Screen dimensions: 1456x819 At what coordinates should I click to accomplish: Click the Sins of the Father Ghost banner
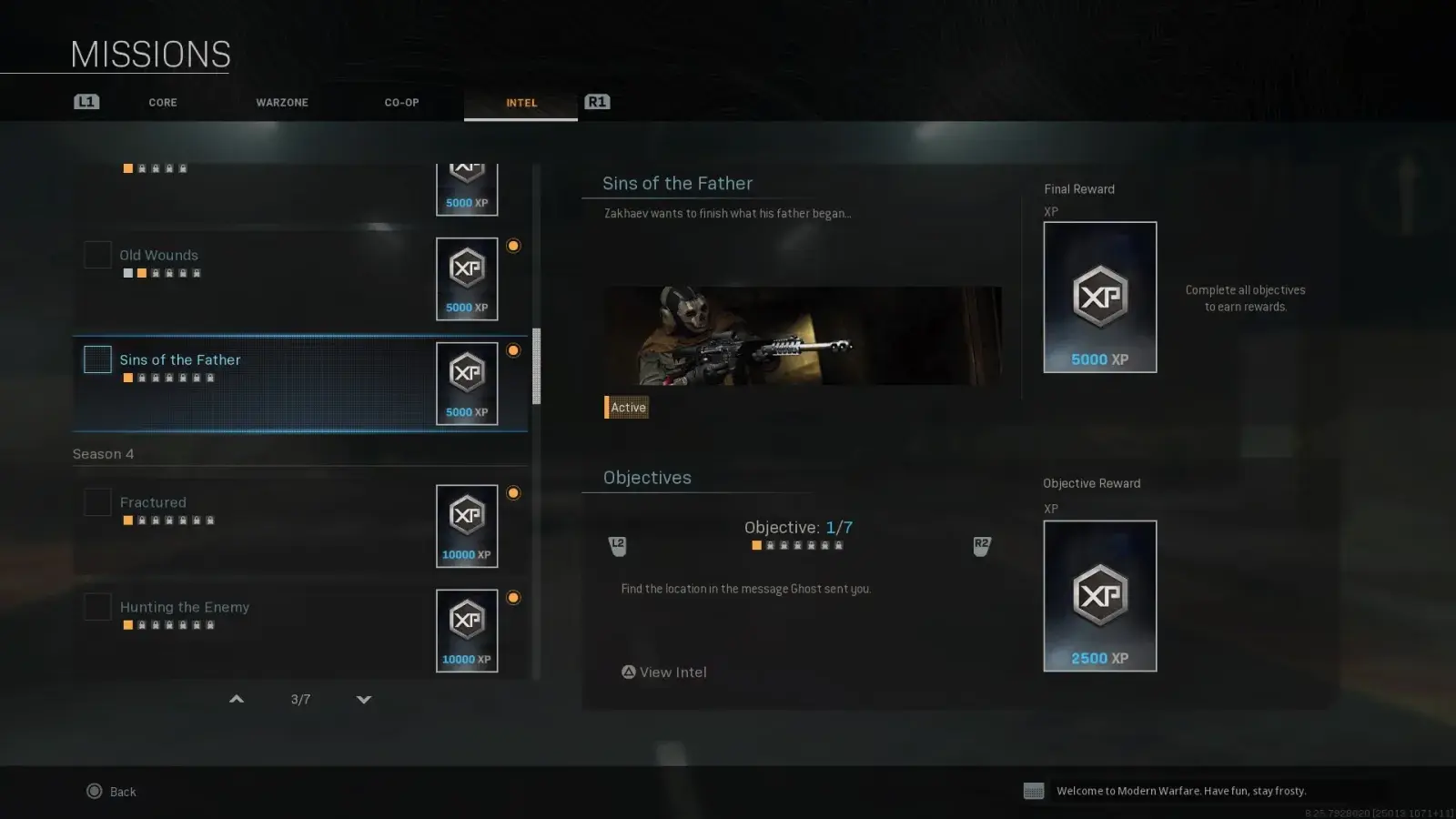pos(803,336)
